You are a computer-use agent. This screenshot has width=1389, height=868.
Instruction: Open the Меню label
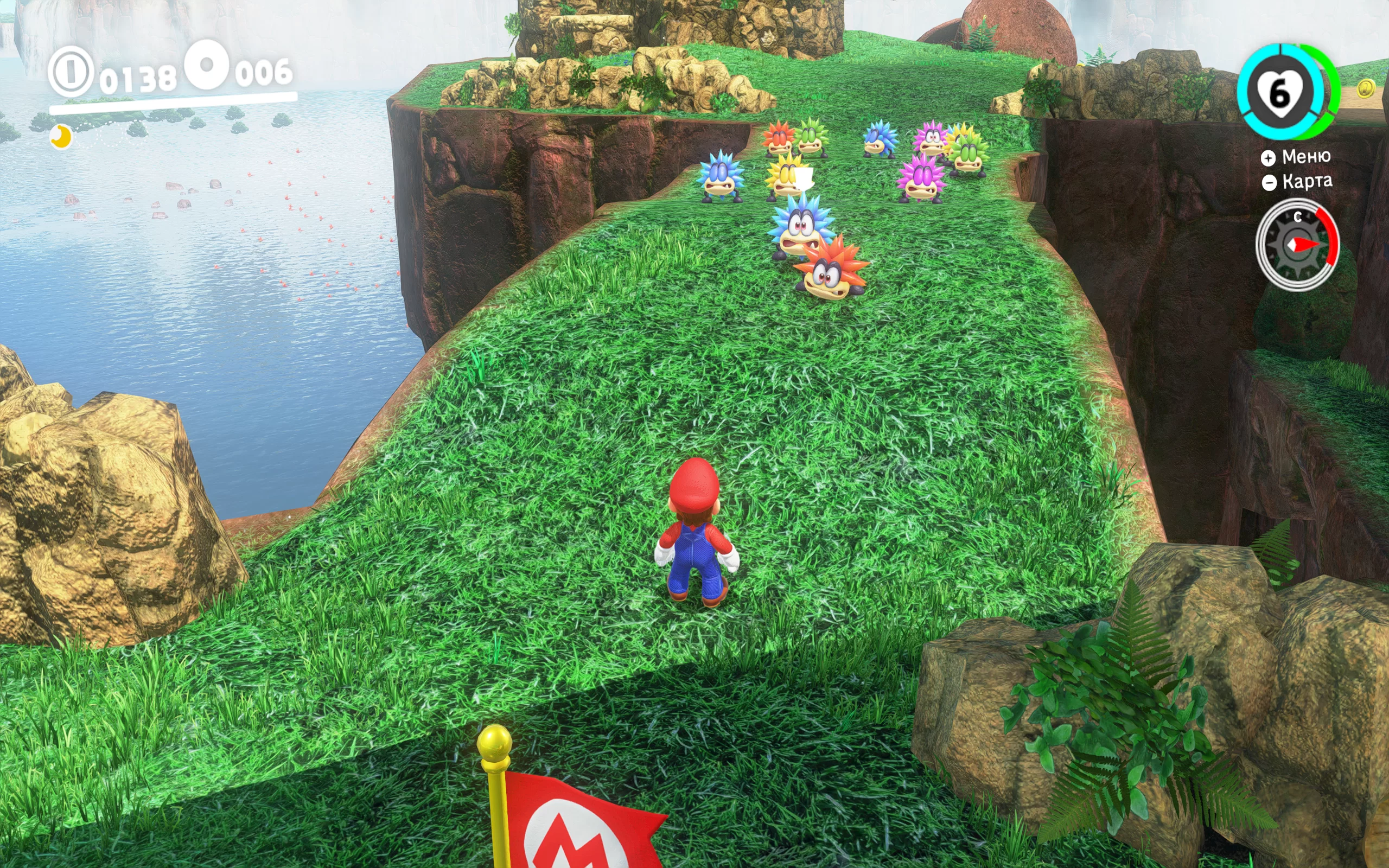pyautogui.click(x=1305, y=157)
